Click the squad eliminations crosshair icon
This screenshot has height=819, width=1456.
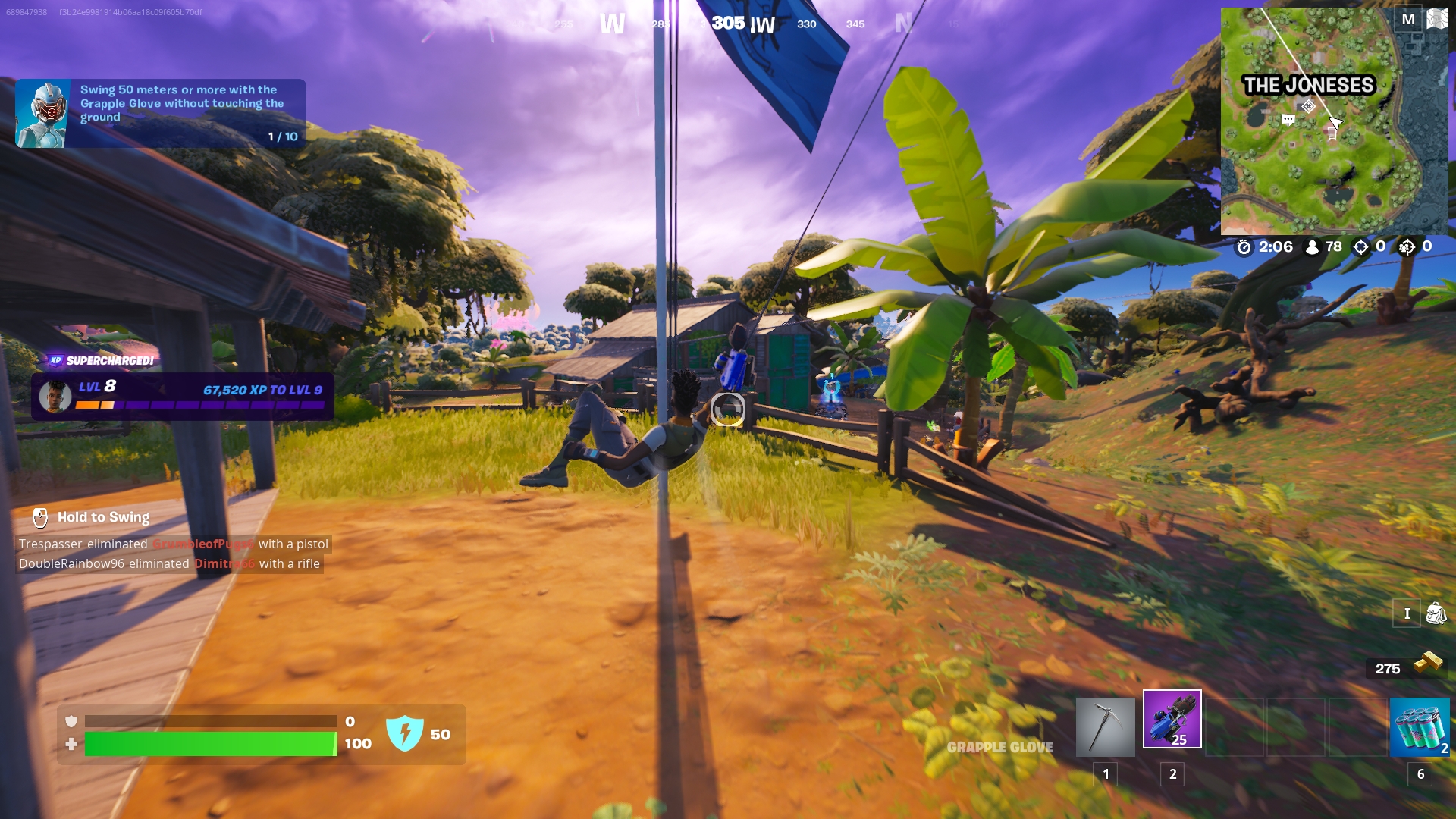pyautogui.click(x=1407, y=246)
